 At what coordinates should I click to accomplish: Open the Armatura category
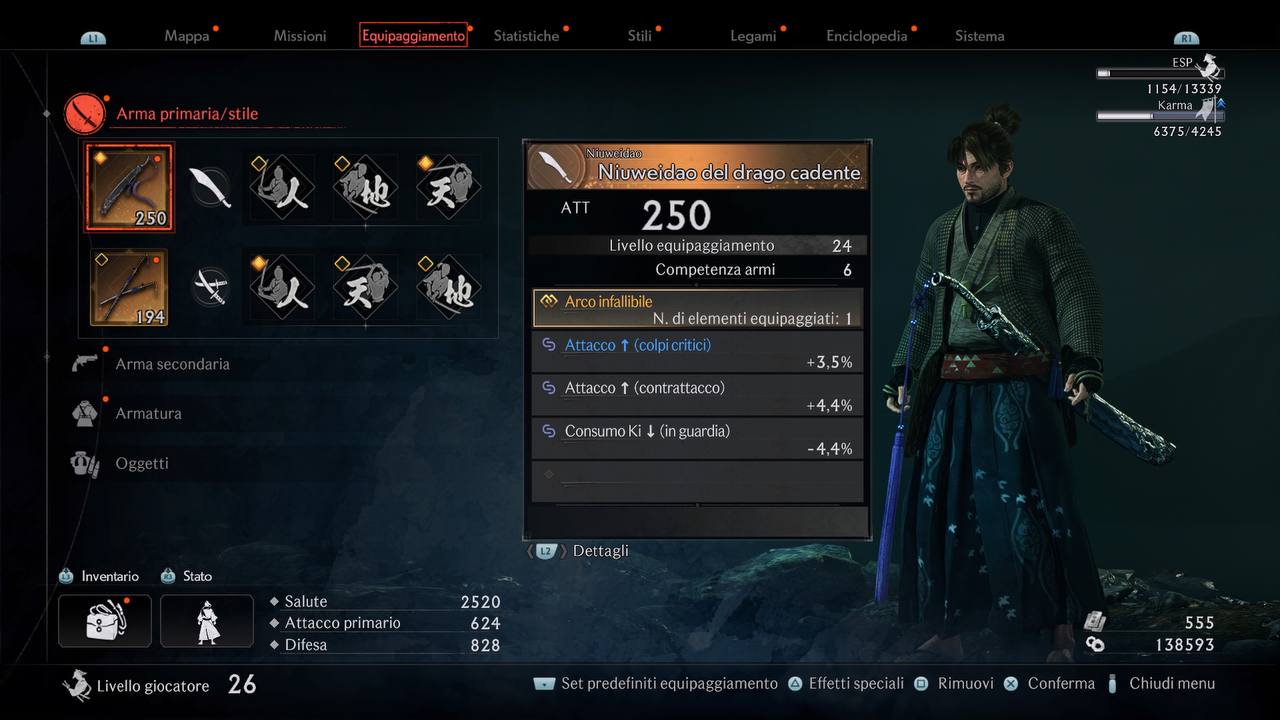click(x=148, y=413)
